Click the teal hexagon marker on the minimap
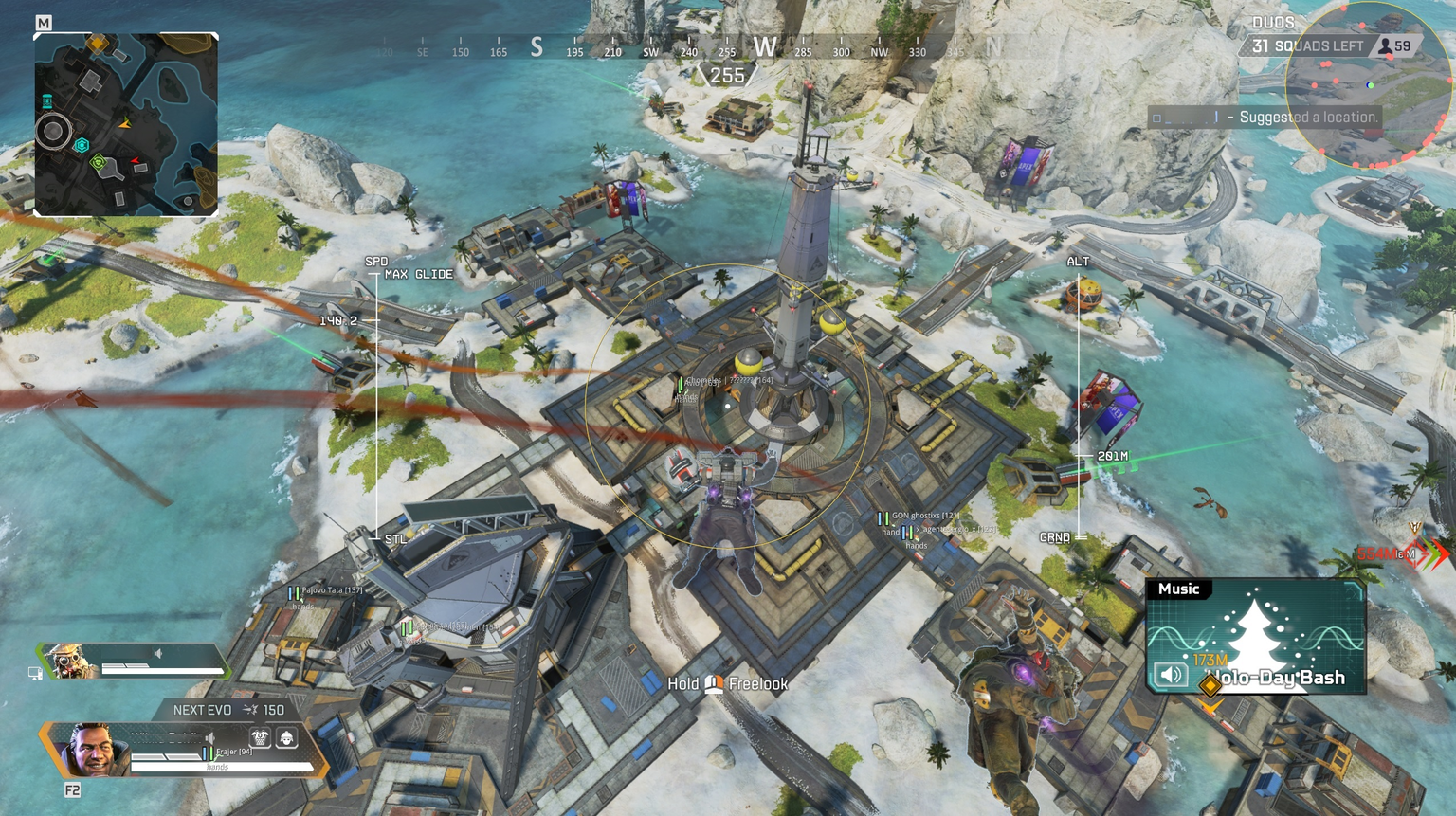 (x=82, y=145)
